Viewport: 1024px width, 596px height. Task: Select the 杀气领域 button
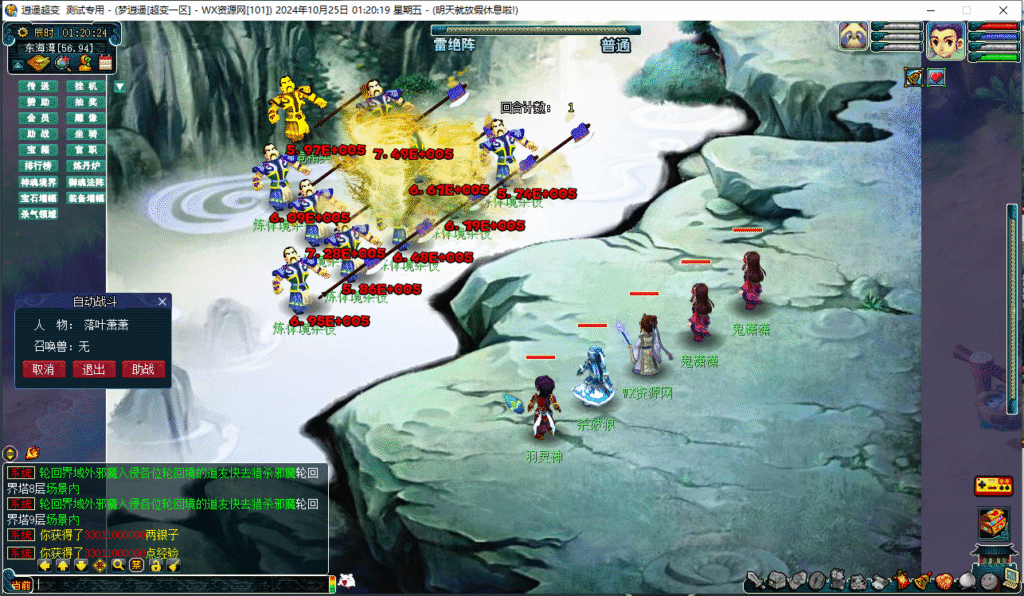[38, 214]
